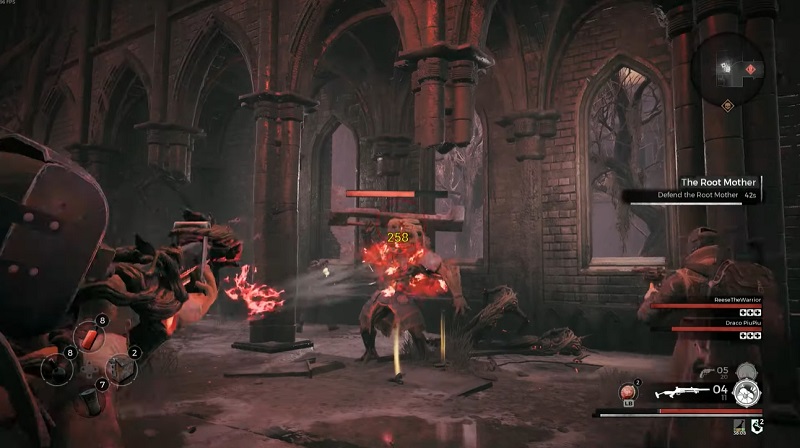This screenshot has height=448, width=800.
Task: Activate the large round weapon mod icon
Action: [747, 392]
